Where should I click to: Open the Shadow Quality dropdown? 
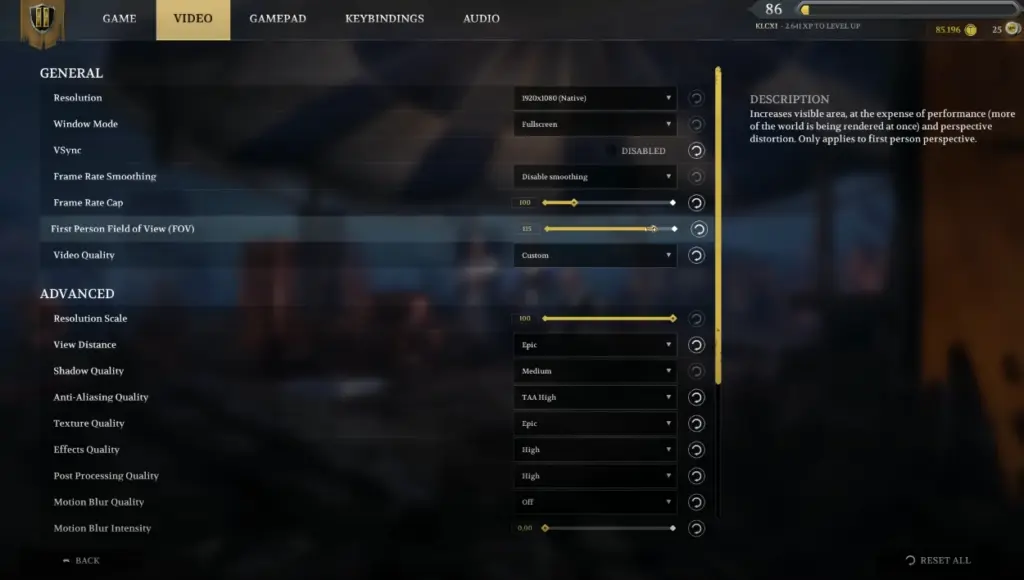[595, 371]
